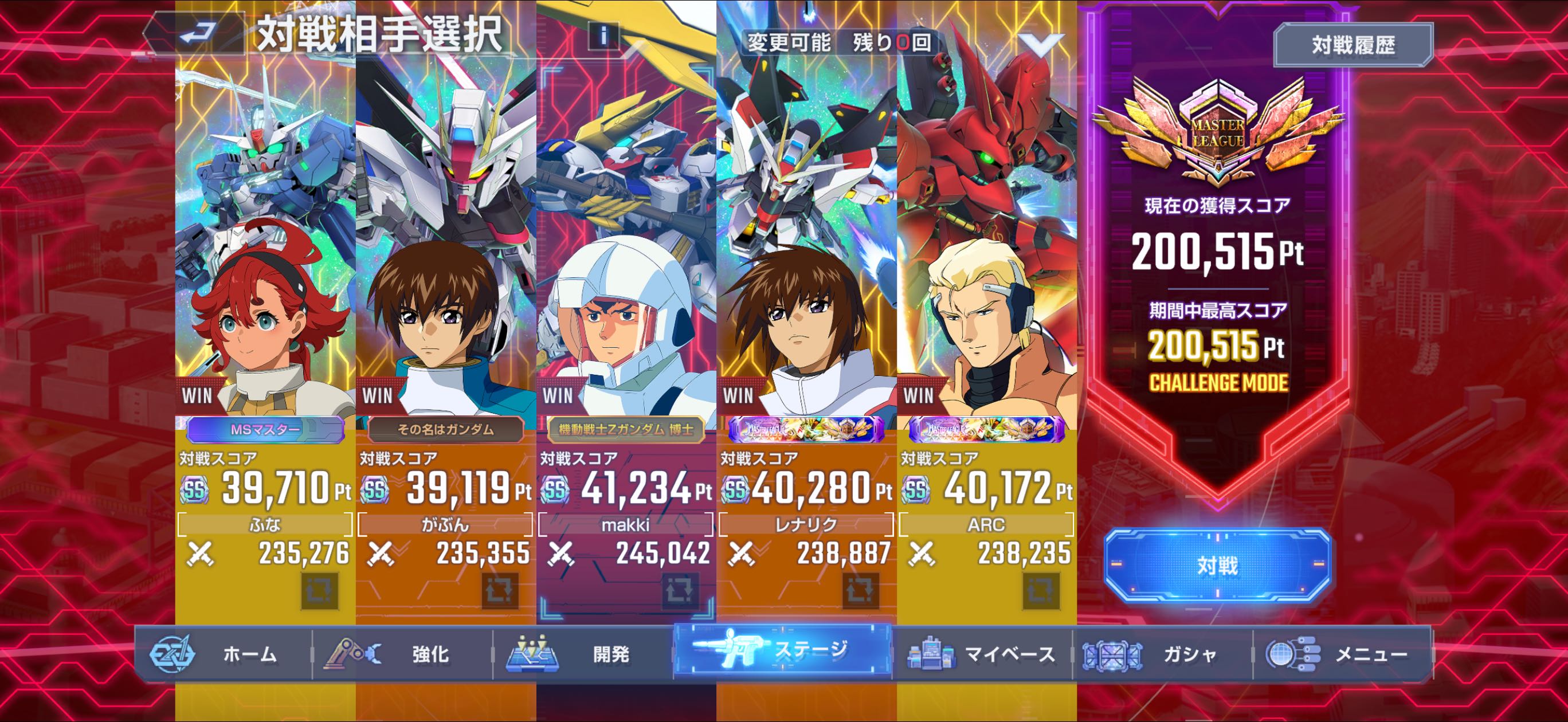Go back with the return arrow button
This screenshot has height=722, width=1568.
(x=198, y=33)
